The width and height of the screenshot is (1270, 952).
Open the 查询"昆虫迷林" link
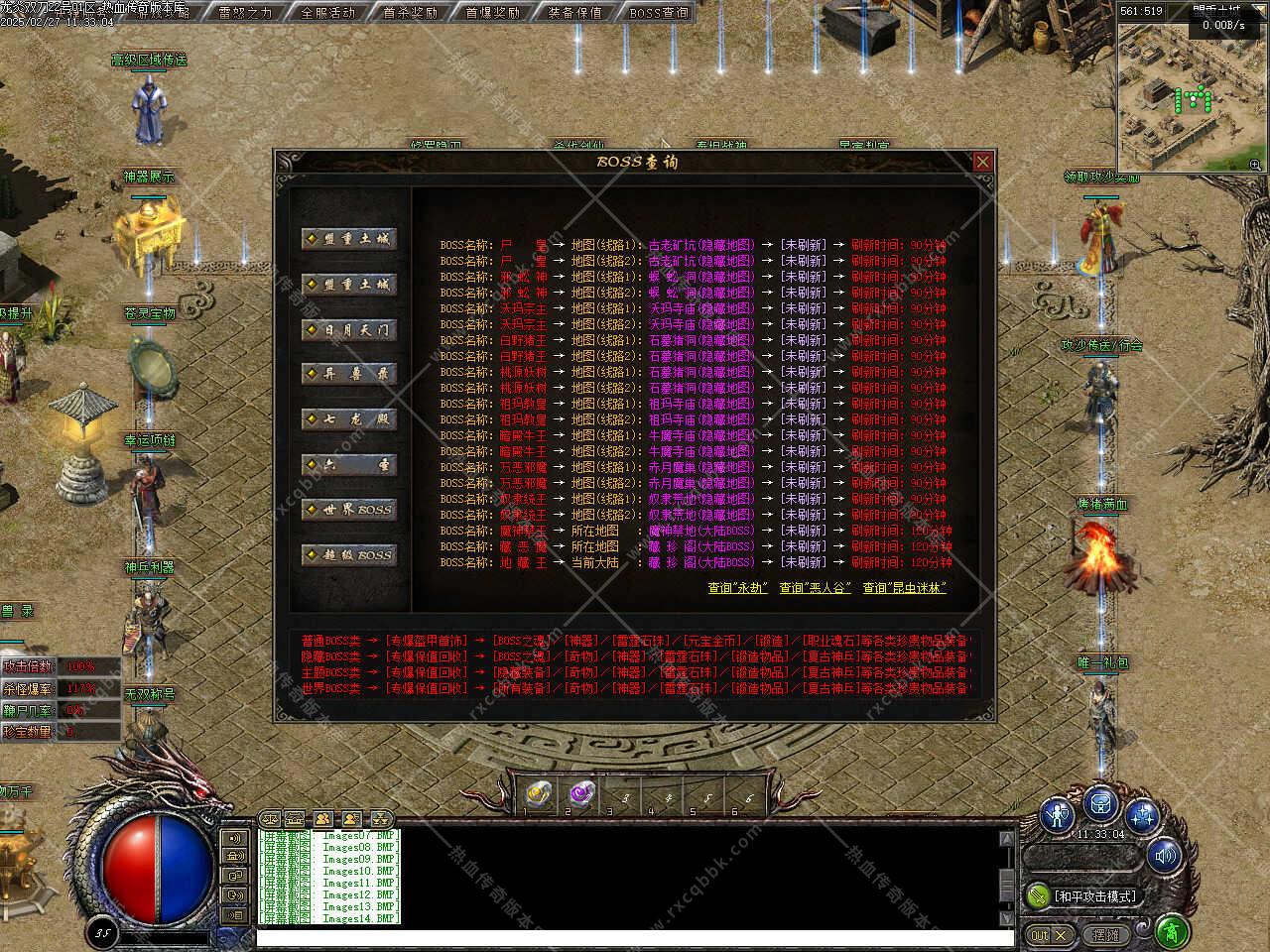click(904, 588)
